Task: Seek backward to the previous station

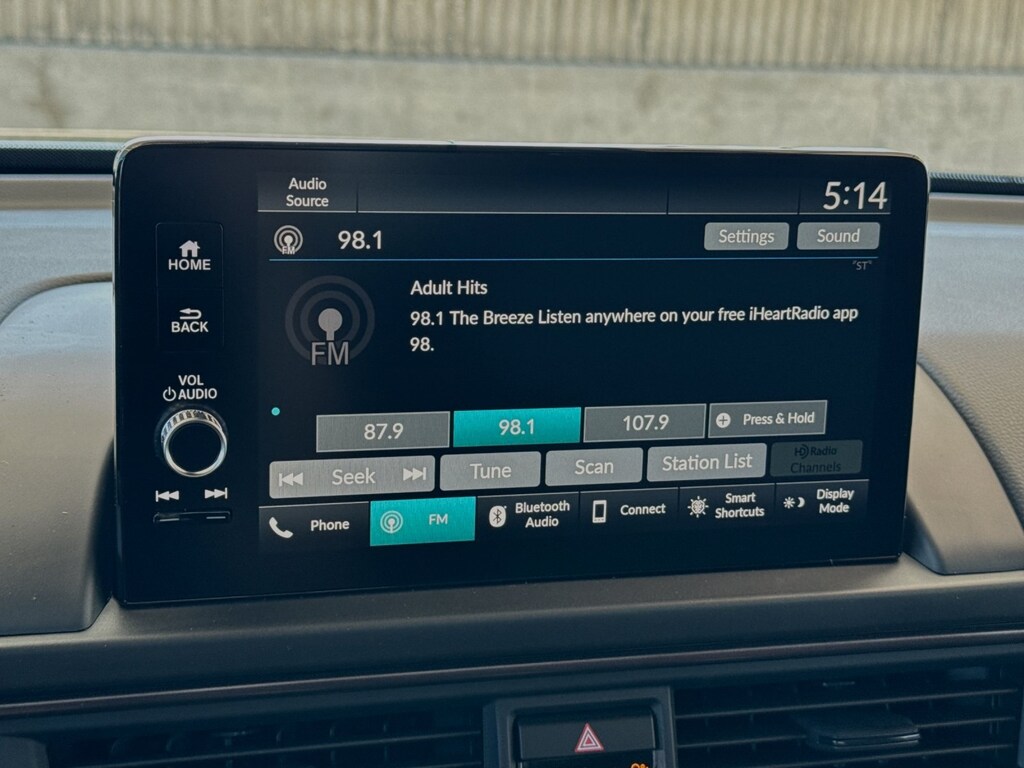Action: (292, 478)
